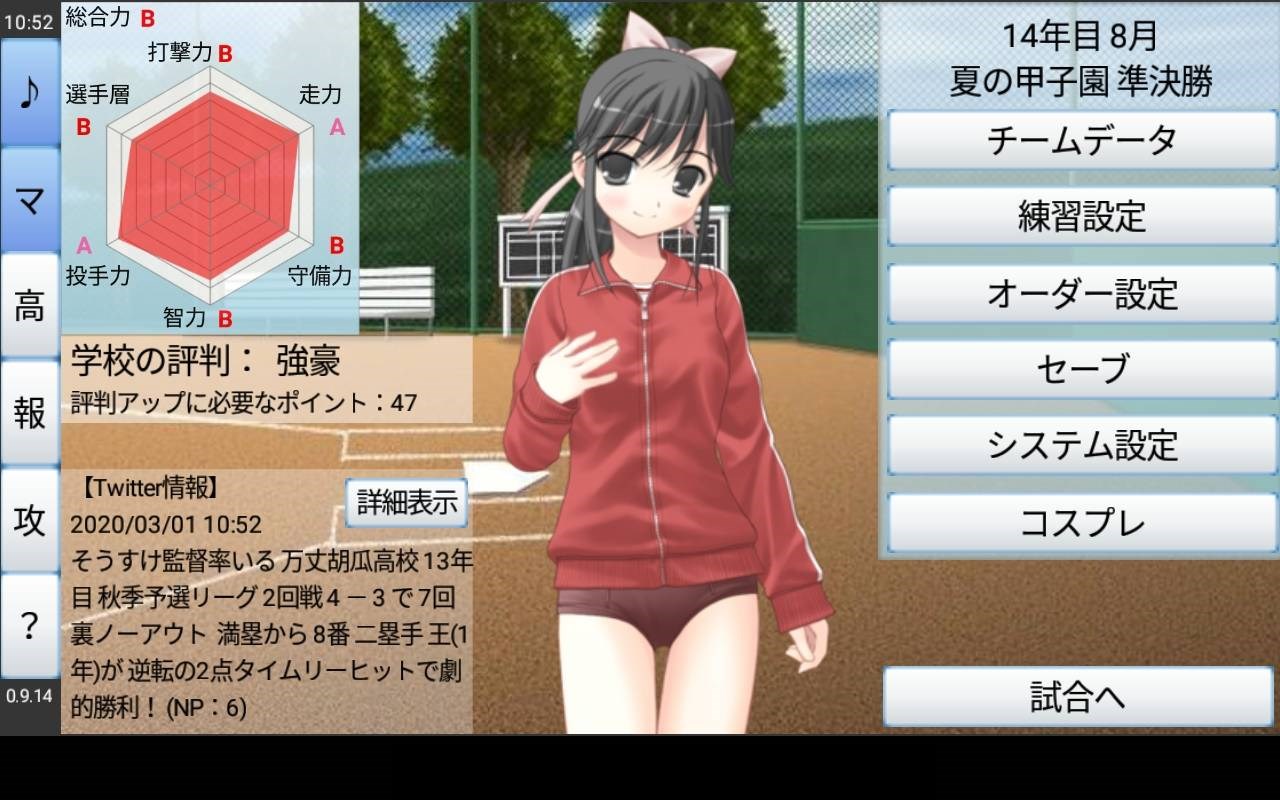The height and width of the screenshot is (800, 1280).
Task: Open システム設定 (system settings)
Action: point(1080,444)
